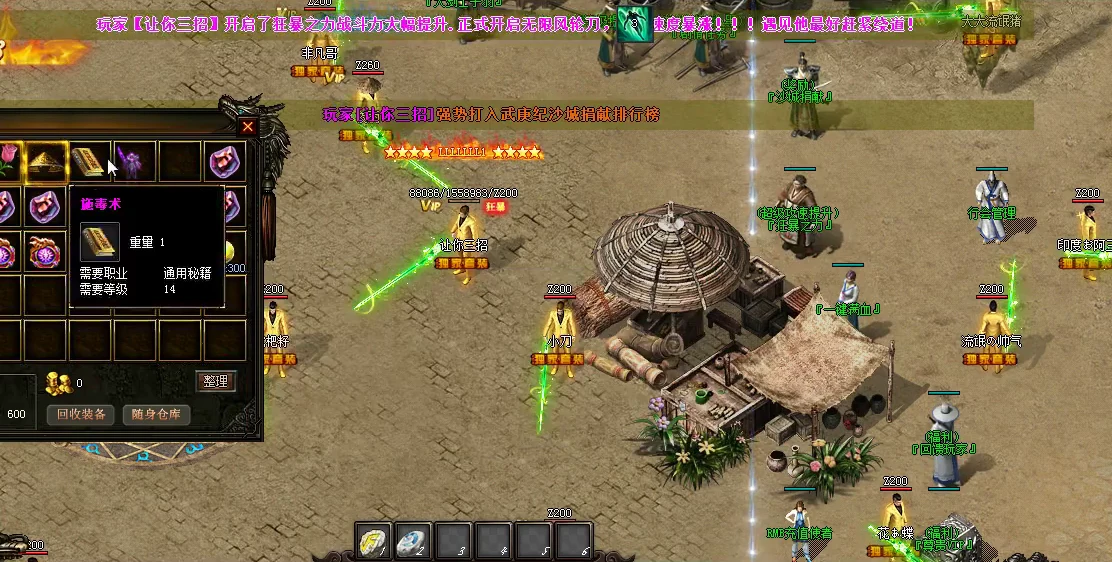Select the 施毒术 skill book in bag

click(90, 160)
